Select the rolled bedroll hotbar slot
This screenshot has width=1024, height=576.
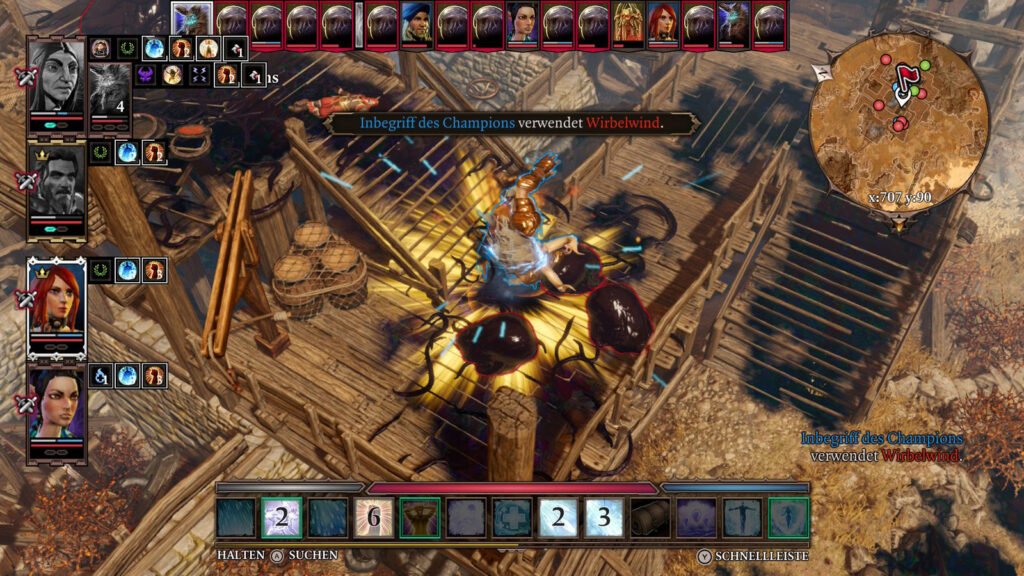pyautogui.click(x=651, y=518)
